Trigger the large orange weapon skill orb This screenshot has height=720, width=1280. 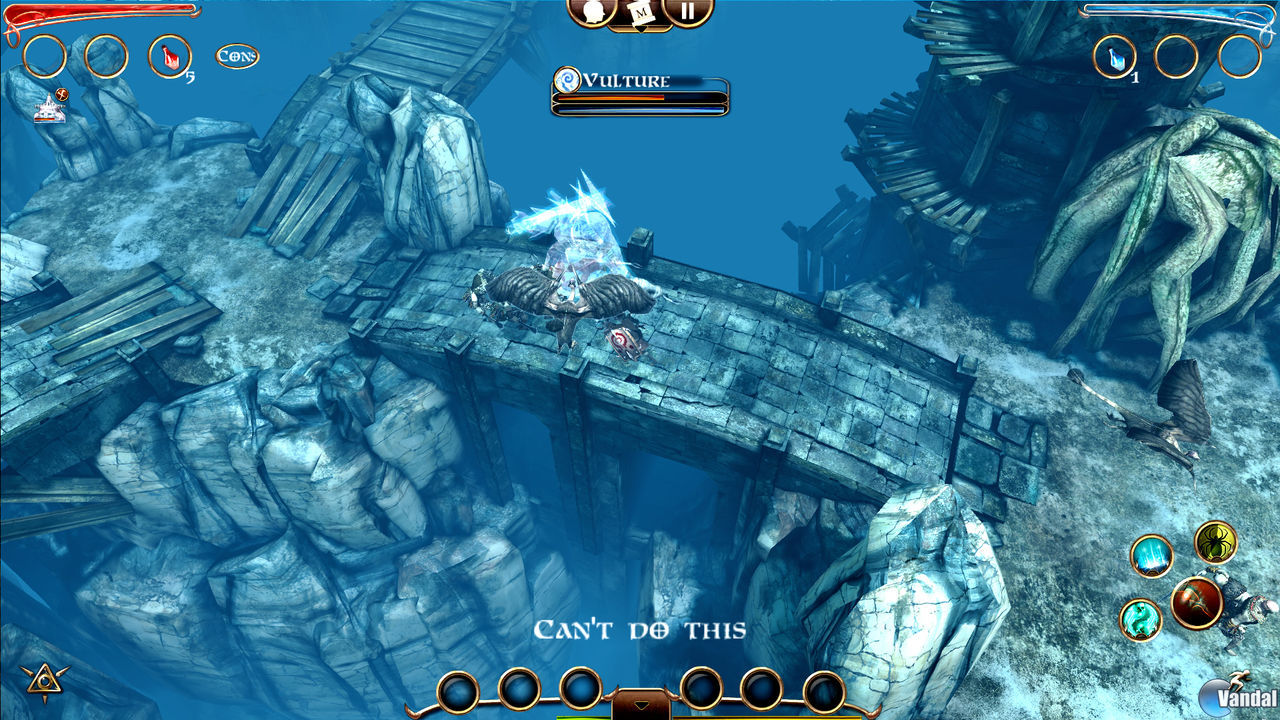(x=1196, y=601)
